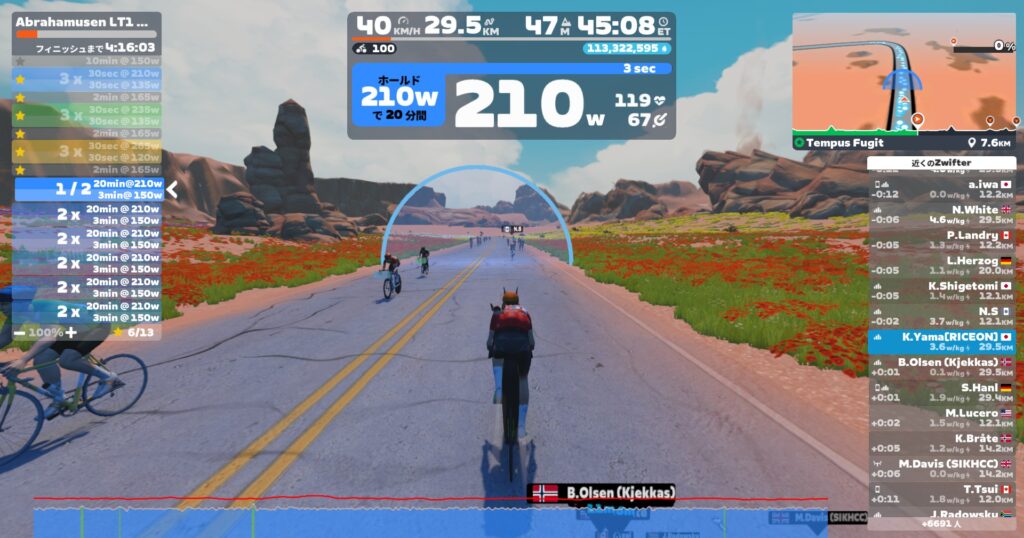Select B.Olsen (Kjekkas) in rider list
The height and width of the screenshot is (538, 1024).
(x=942, y=366)
